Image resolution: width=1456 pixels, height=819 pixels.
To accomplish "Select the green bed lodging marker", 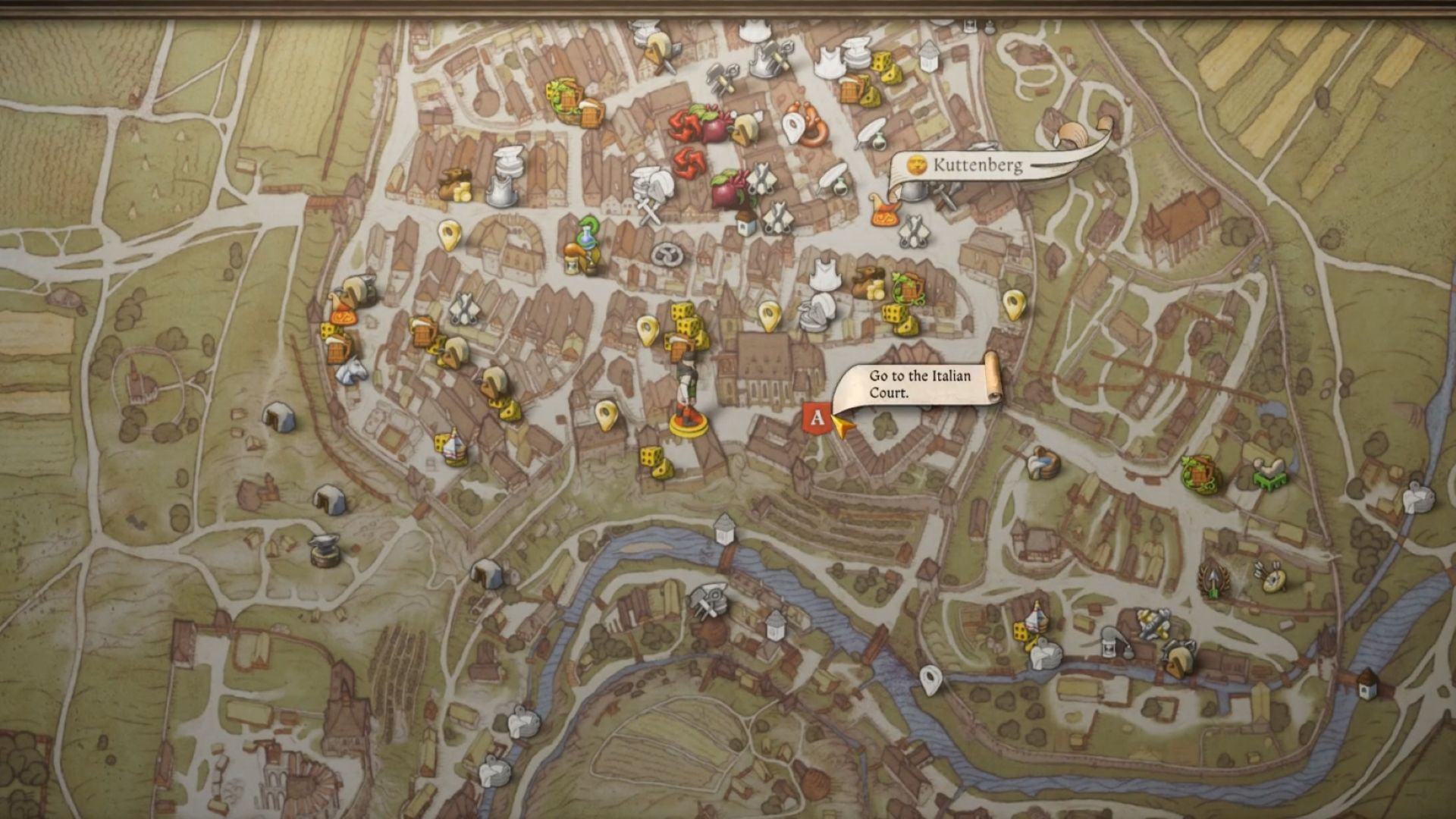I will click(x=1269, y=474).
